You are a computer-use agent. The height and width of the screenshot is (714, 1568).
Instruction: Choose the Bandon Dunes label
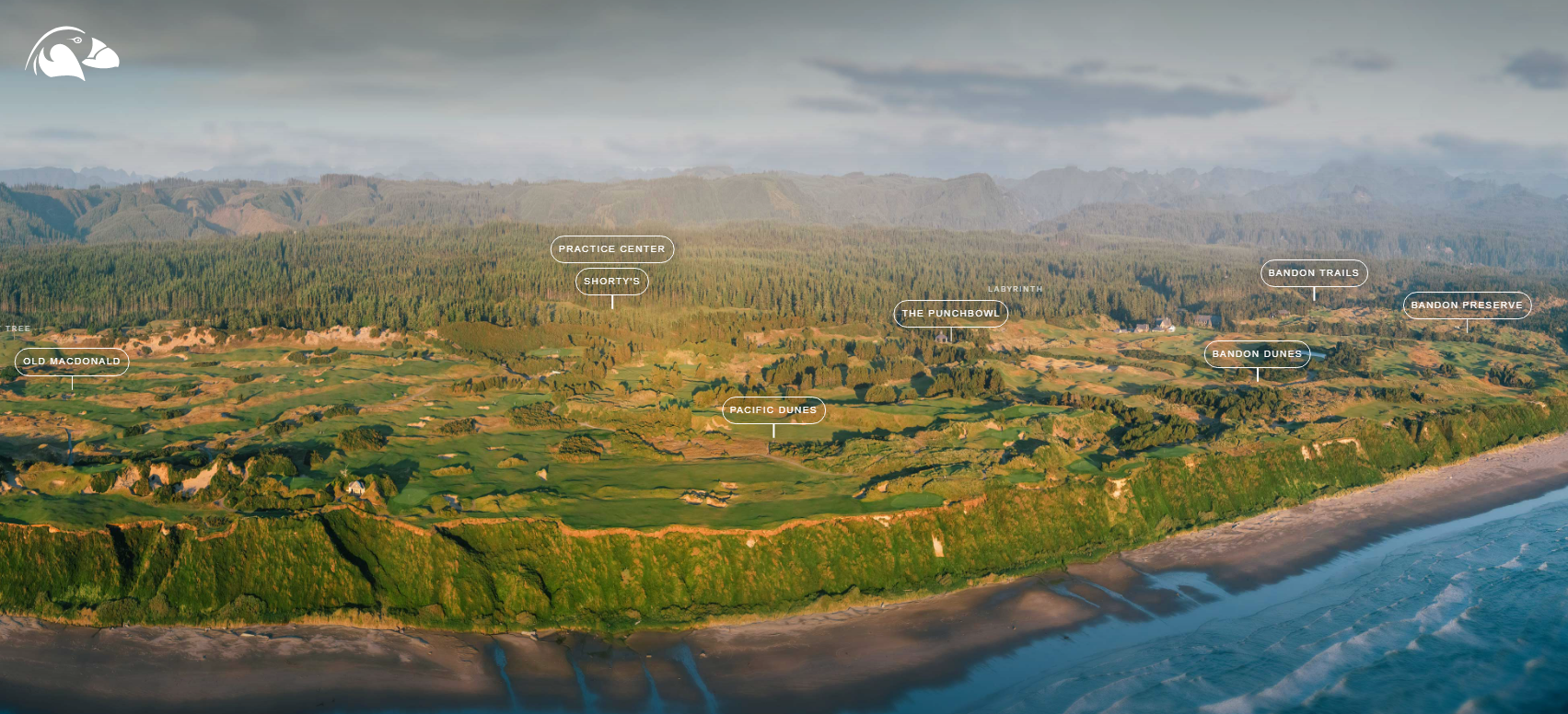(x=1257, y=354)
